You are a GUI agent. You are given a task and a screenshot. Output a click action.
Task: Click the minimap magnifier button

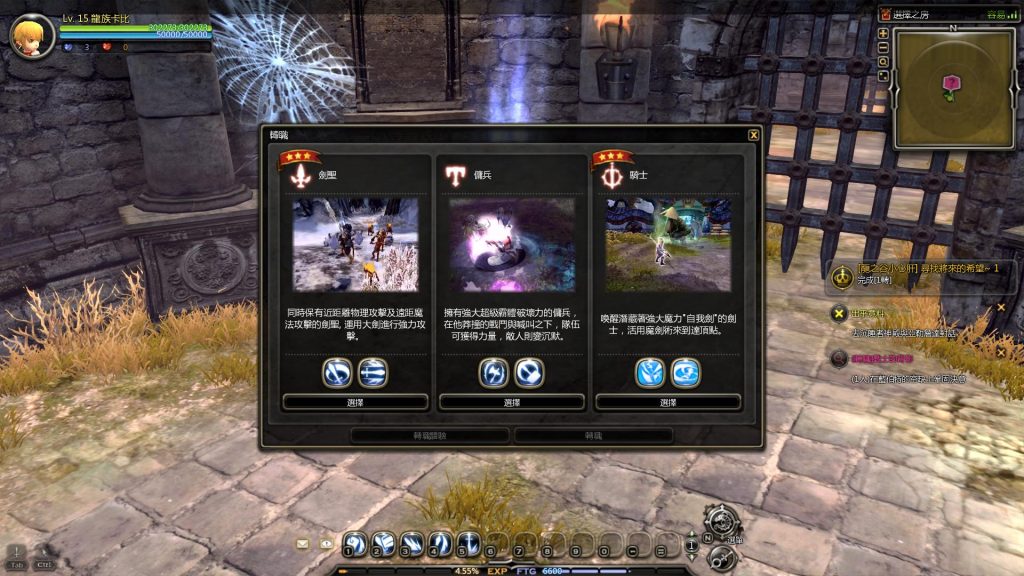coord(883,61)
